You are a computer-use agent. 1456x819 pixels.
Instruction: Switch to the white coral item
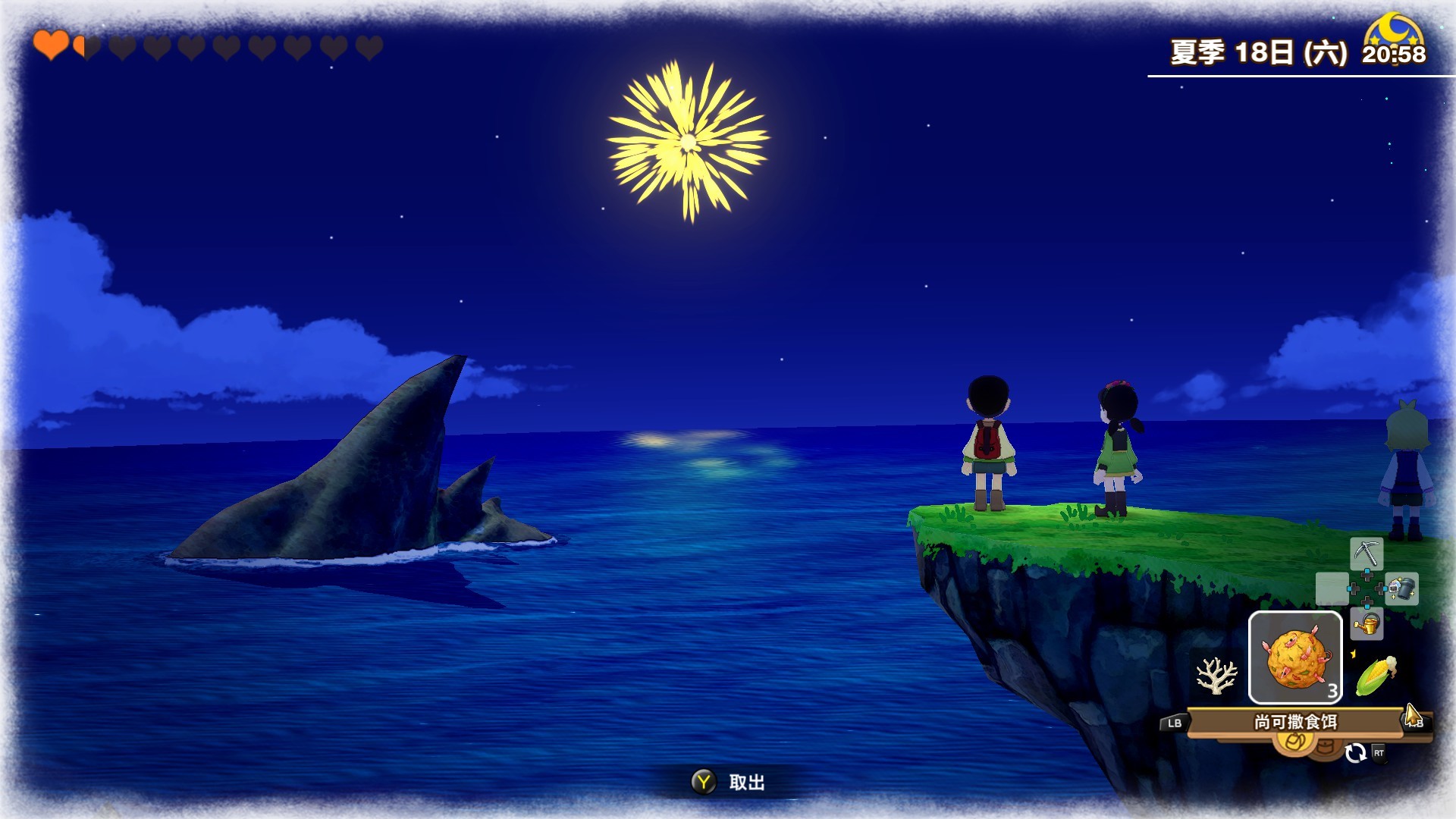pos(1216,675)
